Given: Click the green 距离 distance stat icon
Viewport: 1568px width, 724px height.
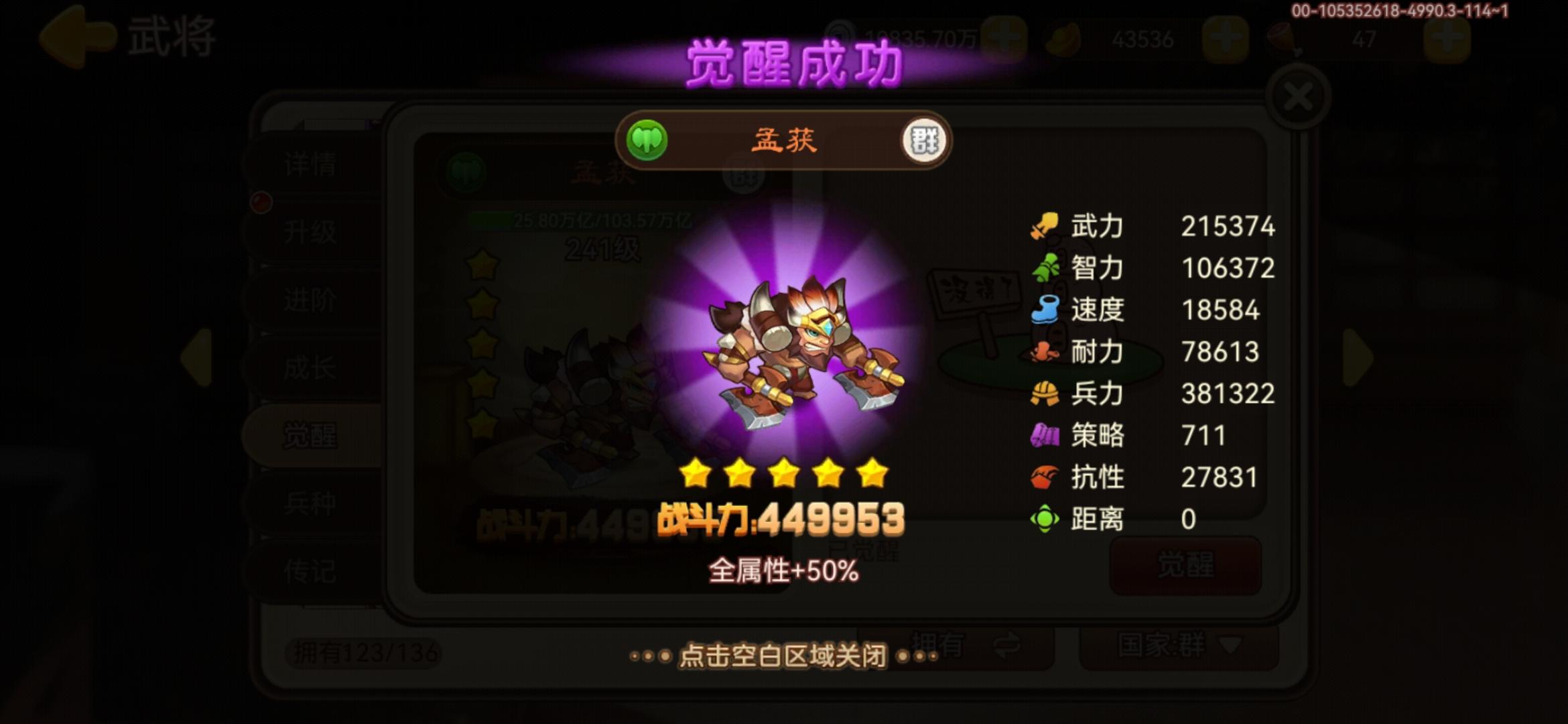Looking at the screenshot, I should coord(1046,518).
